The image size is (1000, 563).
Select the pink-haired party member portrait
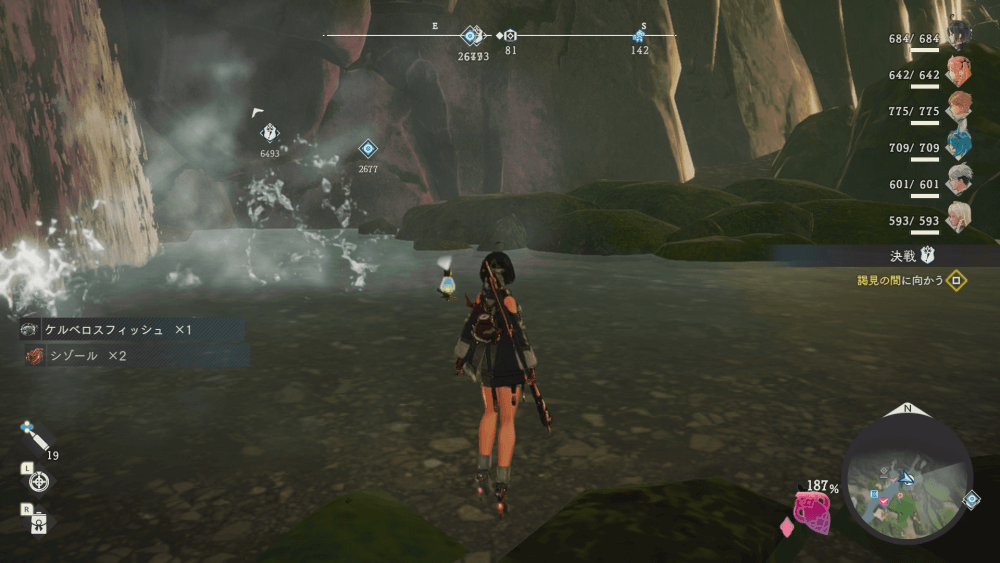(x=958, y=70)
